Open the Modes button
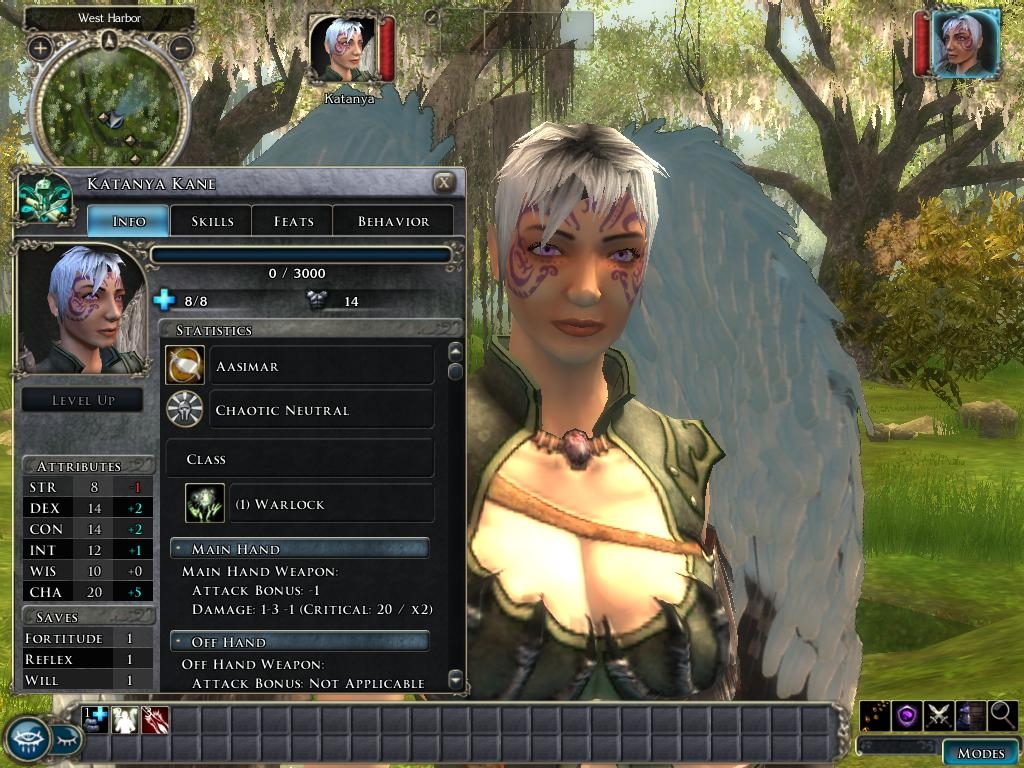Screen dimensions: 1024x768 tap(980, 753)
